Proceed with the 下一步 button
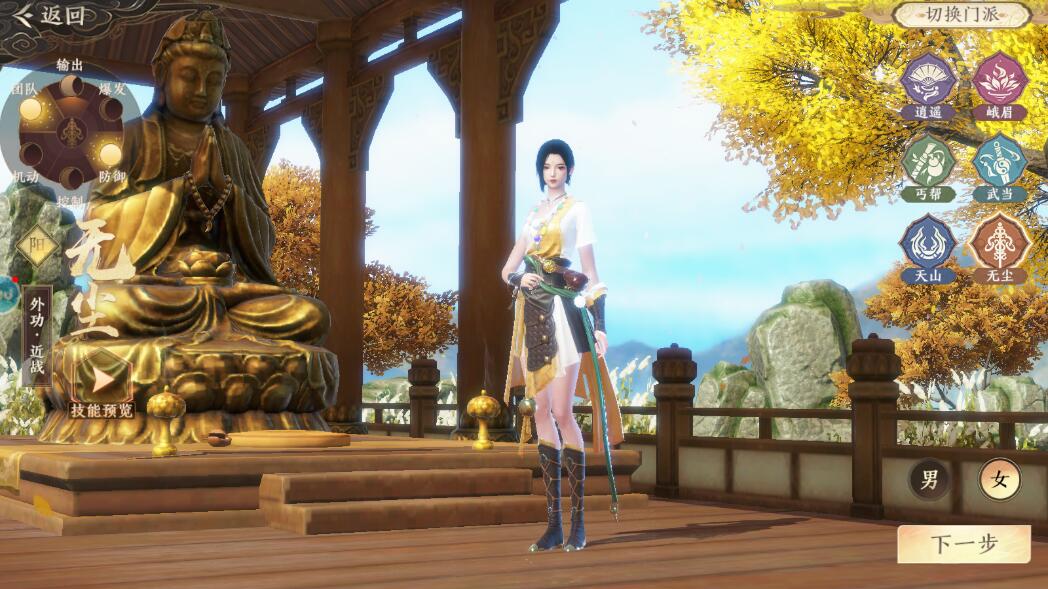This screenshot has width=1048, height=589. point(963,544)
